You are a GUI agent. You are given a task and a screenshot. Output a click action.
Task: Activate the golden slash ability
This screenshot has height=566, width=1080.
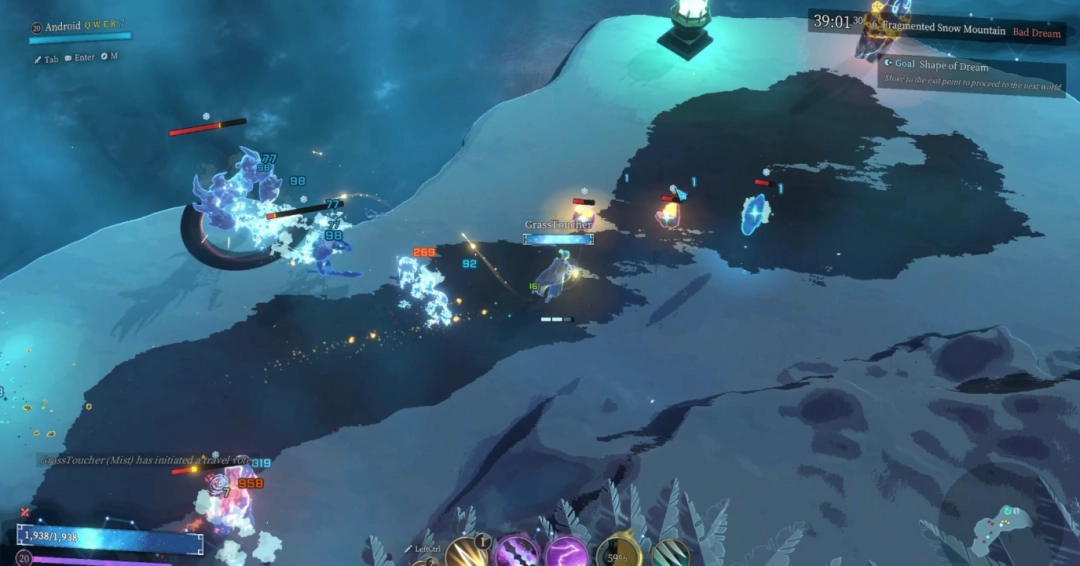coord(466,553)
